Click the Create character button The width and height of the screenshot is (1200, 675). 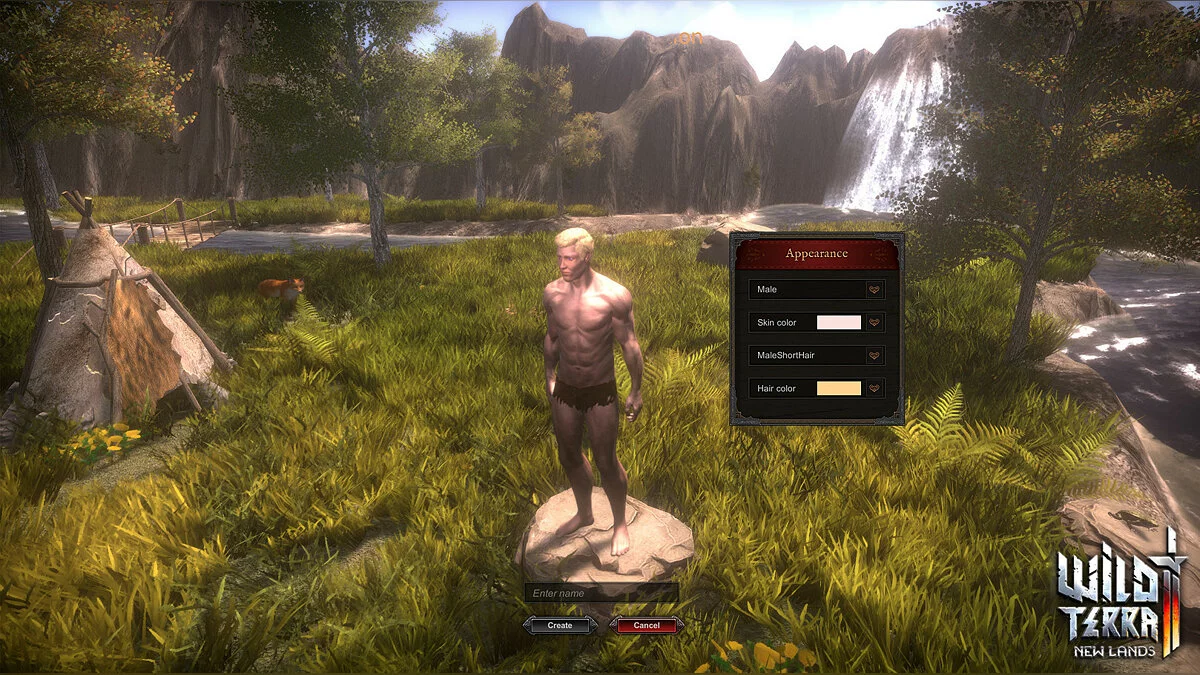click(x=560, y=625)
